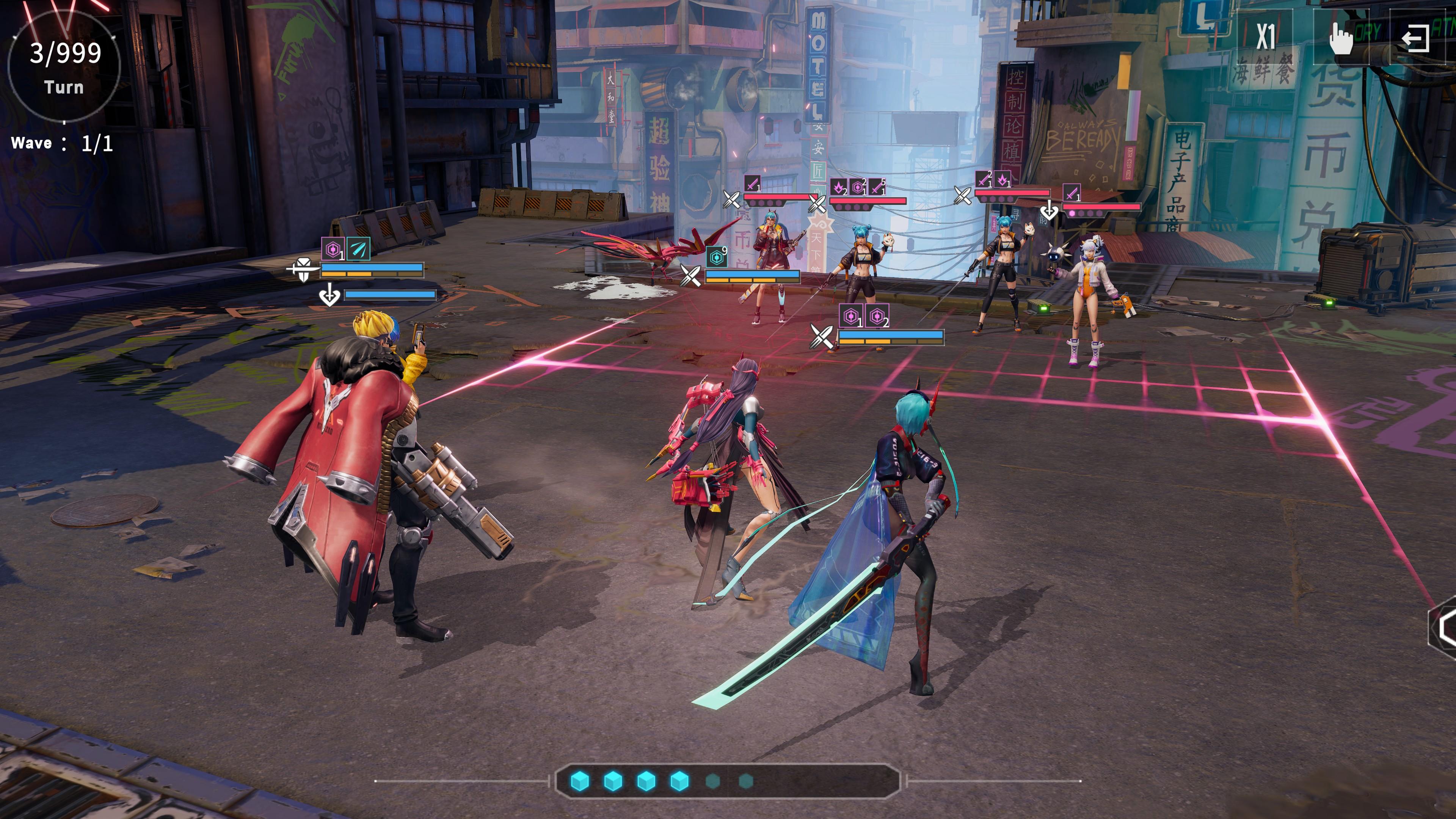Toggle the crossed-swords target marker on center enemy
This screenshot has height=819, width=1456.
point(818,204)
